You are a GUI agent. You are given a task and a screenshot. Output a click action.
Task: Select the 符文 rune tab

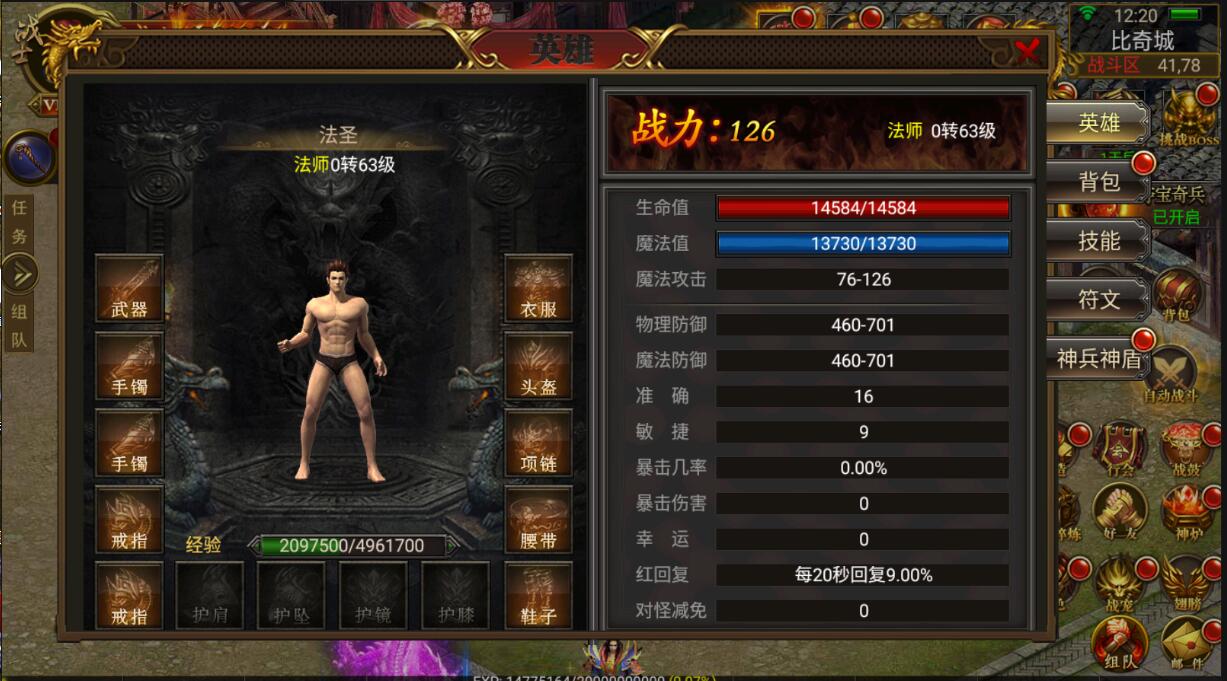click(1098, 299)
